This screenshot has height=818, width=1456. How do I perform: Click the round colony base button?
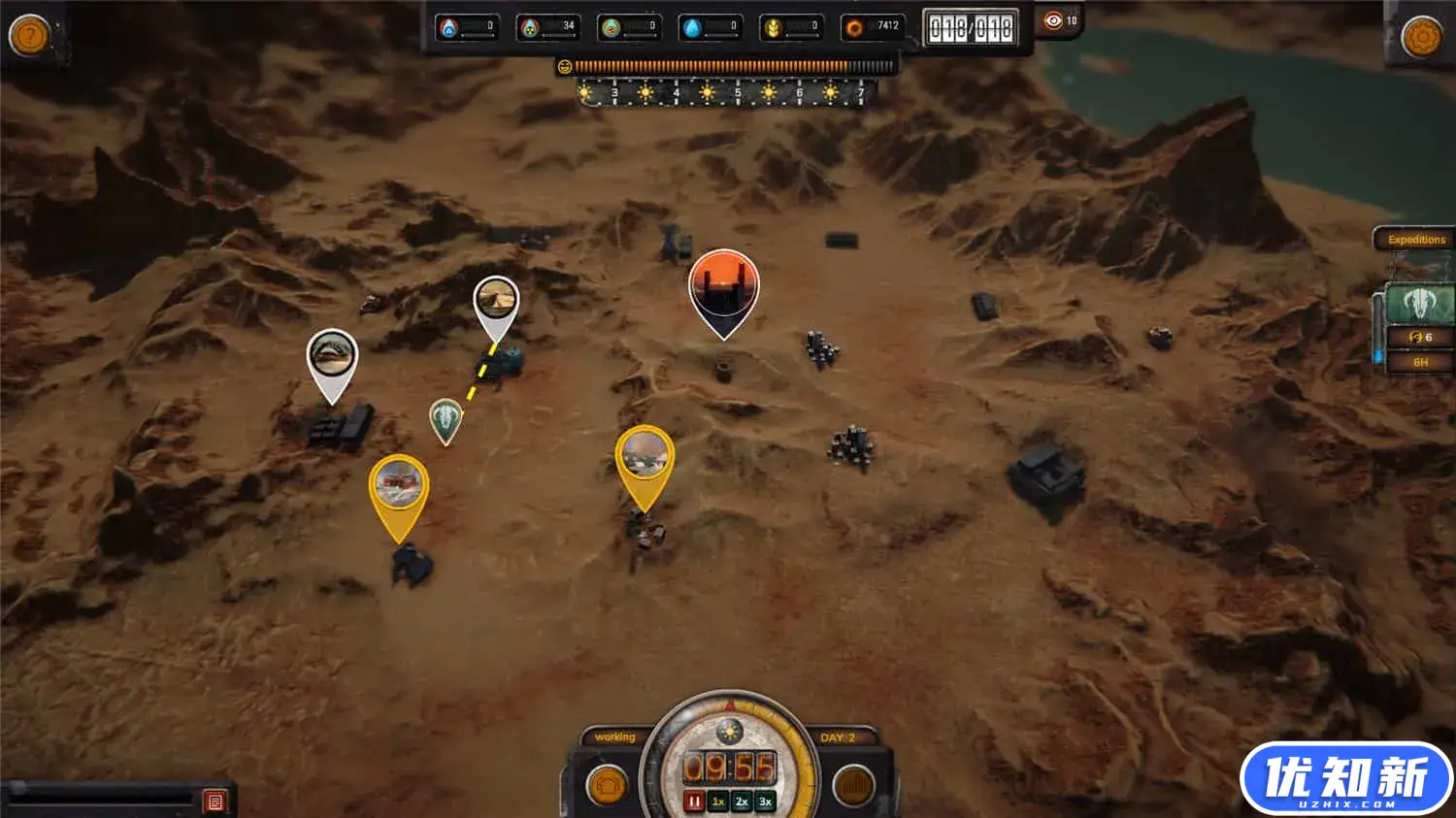(x=608, y=785)
